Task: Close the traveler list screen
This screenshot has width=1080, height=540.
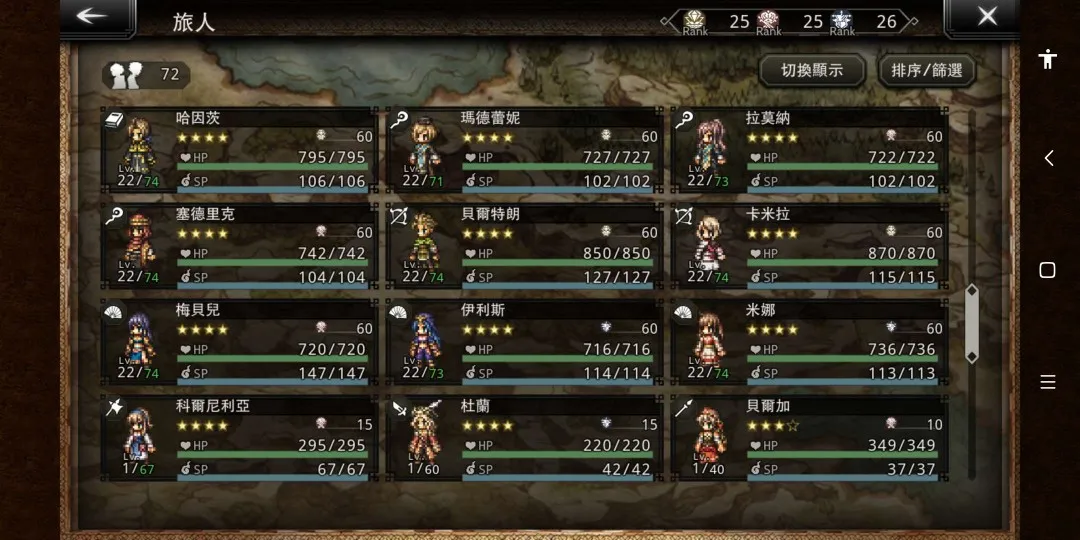Action: [986, 16]
